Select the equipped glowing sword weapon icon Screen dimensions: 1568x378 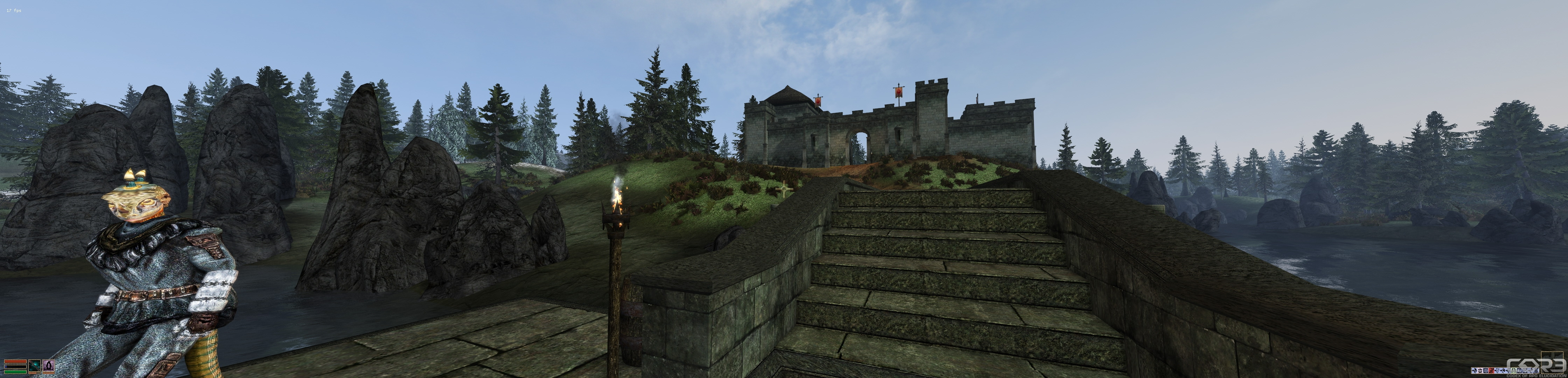[35, 365]
